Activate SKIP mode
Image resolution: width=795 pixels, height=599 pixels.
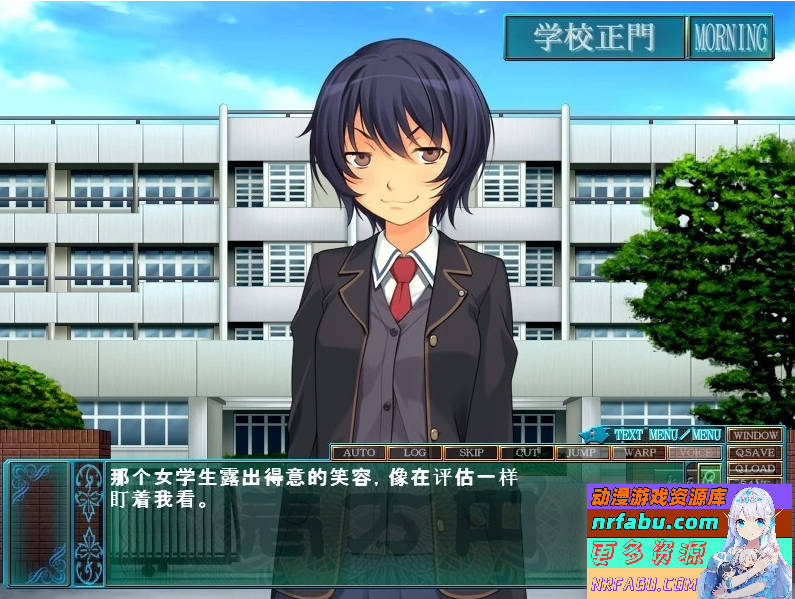pos(470,452)
